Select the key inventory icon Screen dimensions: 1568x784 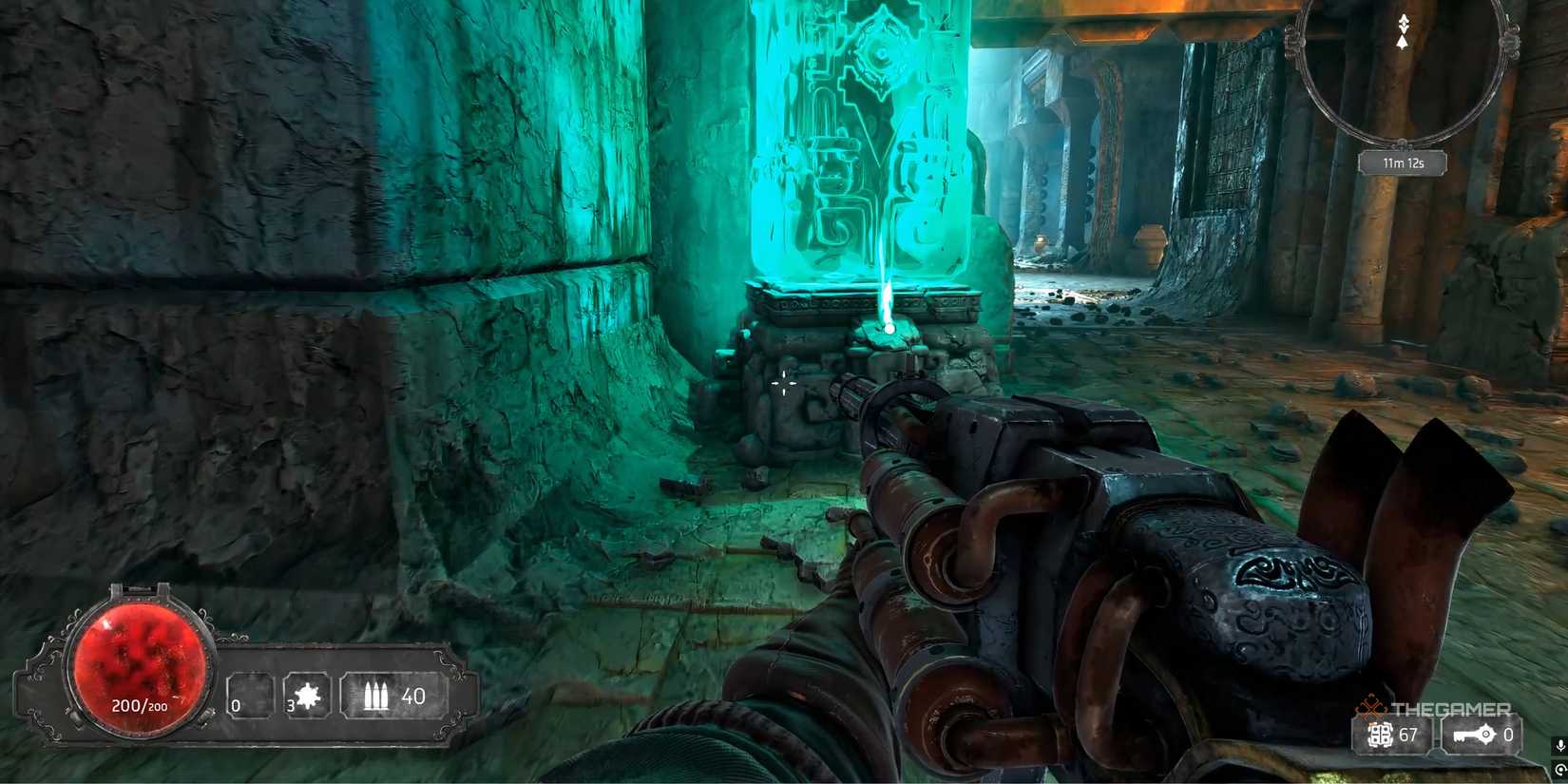click(1473, 735)
